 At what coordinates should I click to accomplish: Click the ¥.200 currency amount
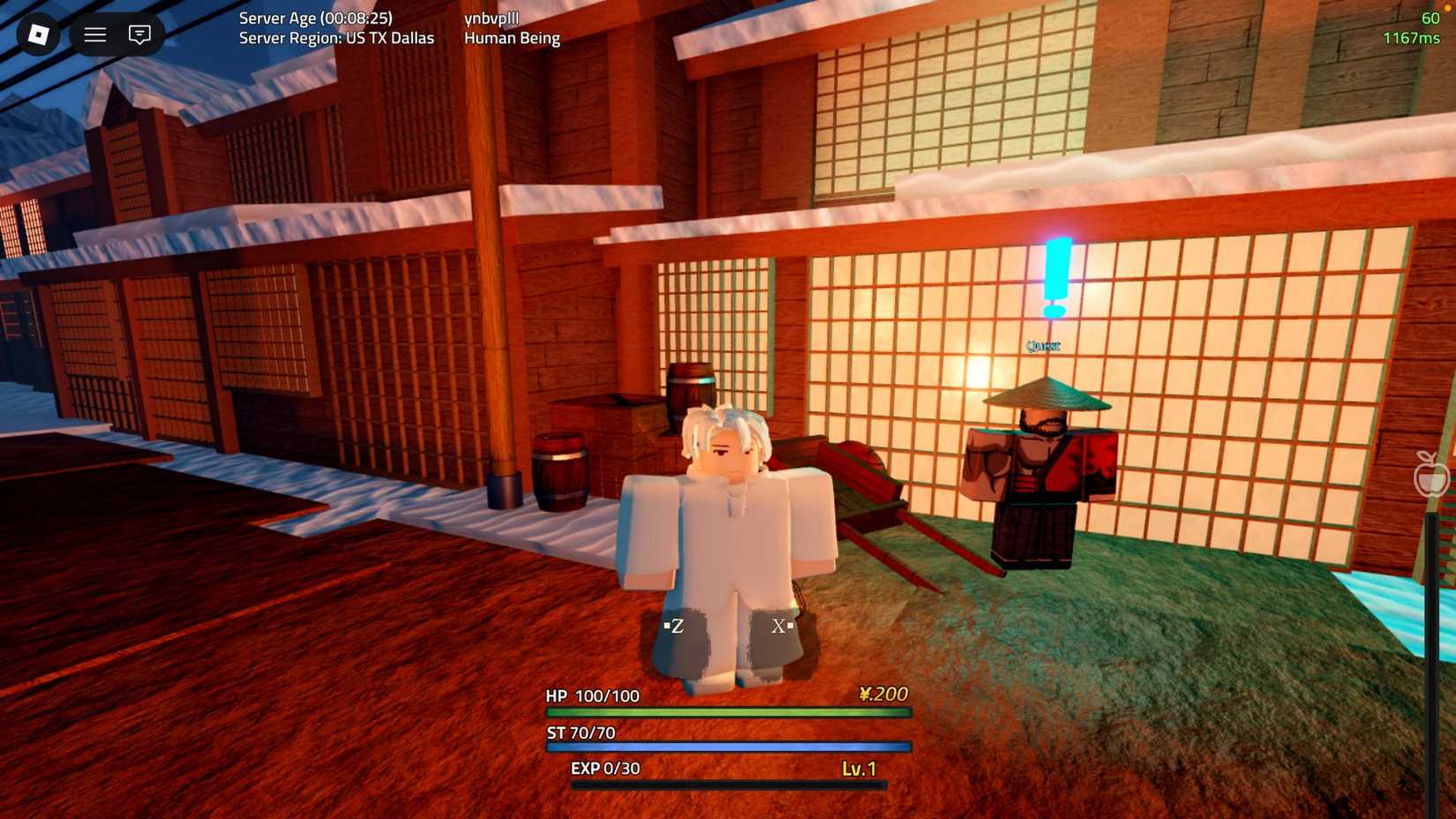click(x=882, y=695)
